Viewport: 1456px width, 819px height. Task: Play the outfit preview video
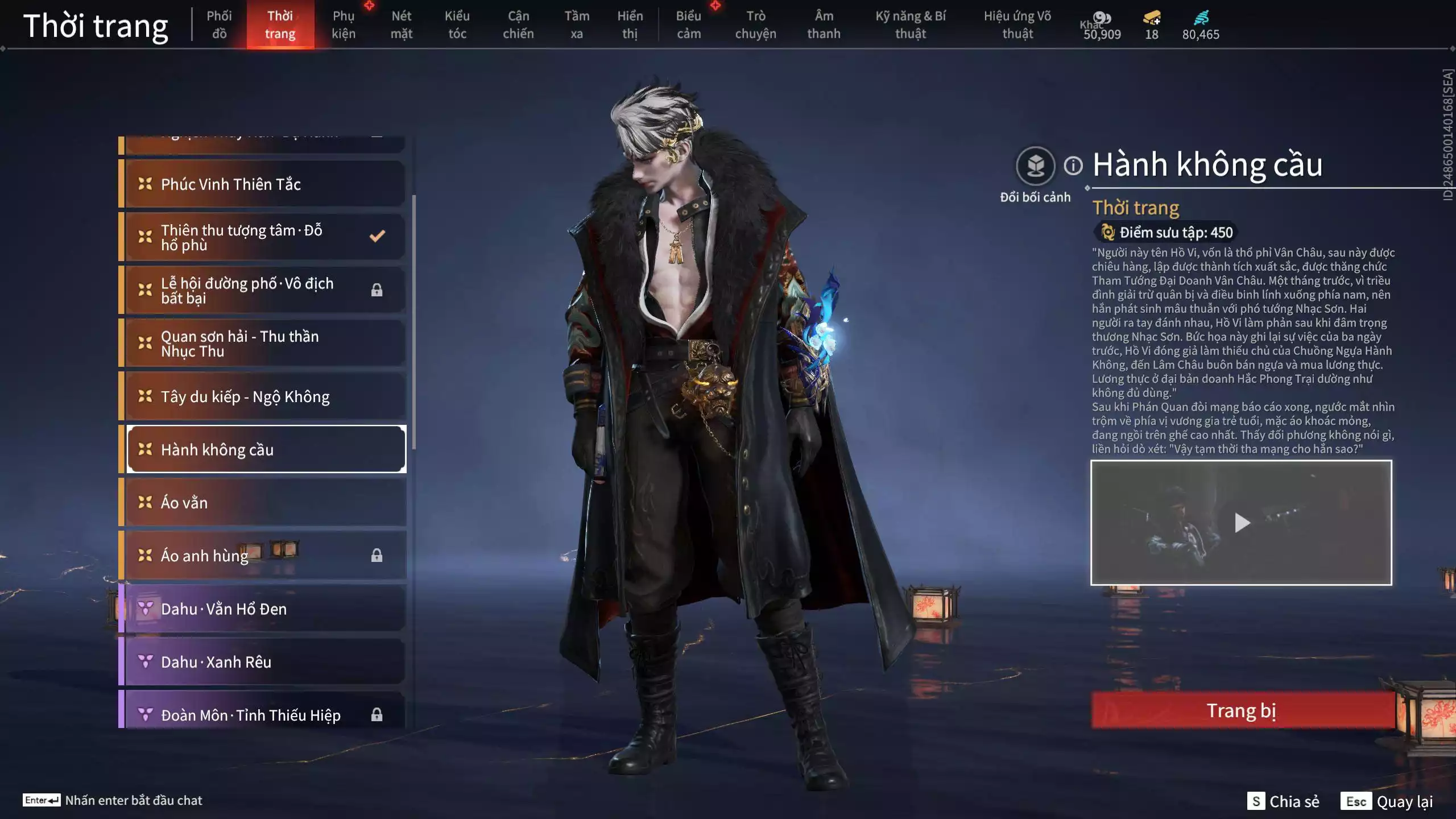point(1242,522)
